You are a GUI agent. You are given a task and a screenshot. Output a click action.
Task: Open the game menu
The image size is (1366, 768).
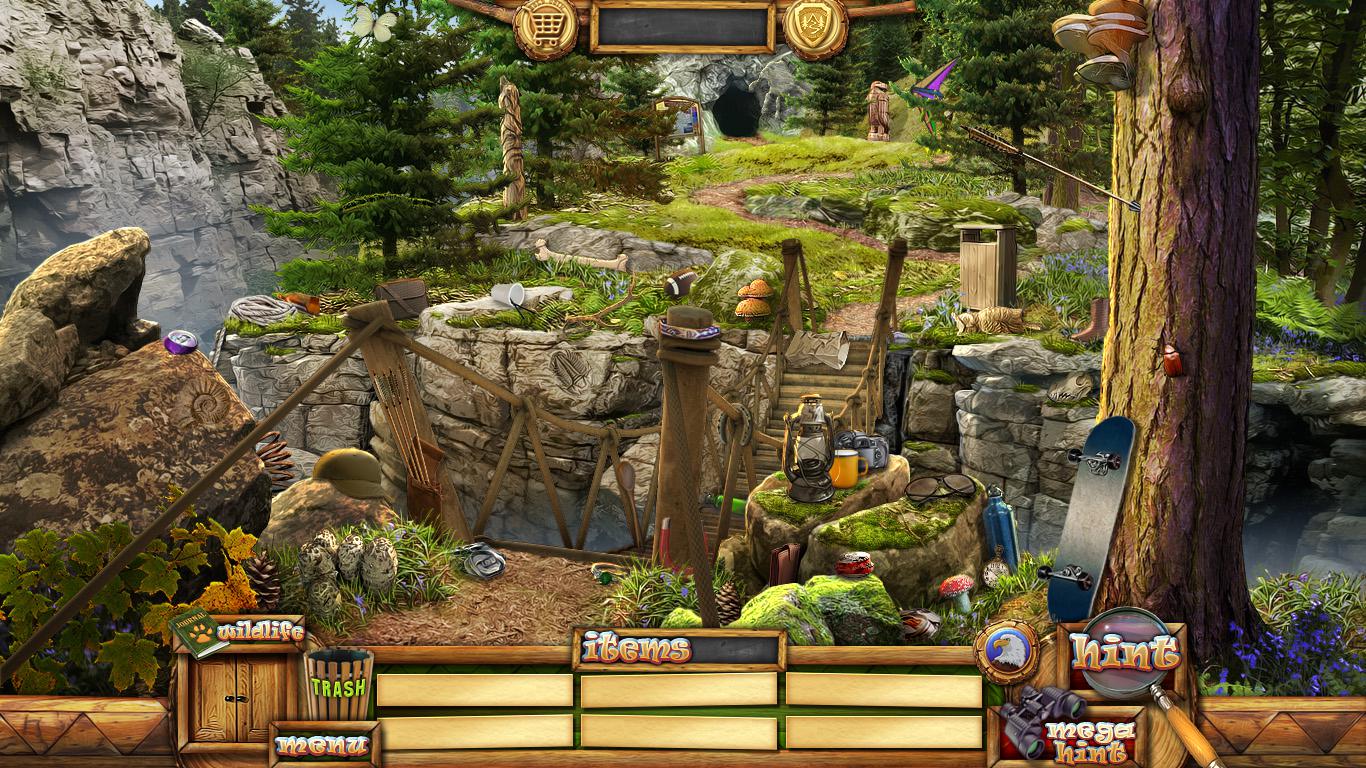(322, 744)
